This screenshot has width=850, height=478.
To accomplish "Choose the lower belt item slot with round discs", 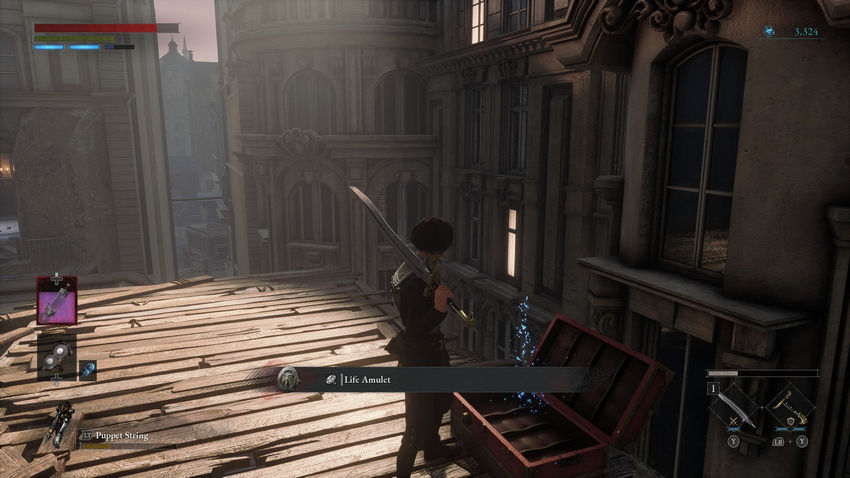I will click(x=57, y=354).
